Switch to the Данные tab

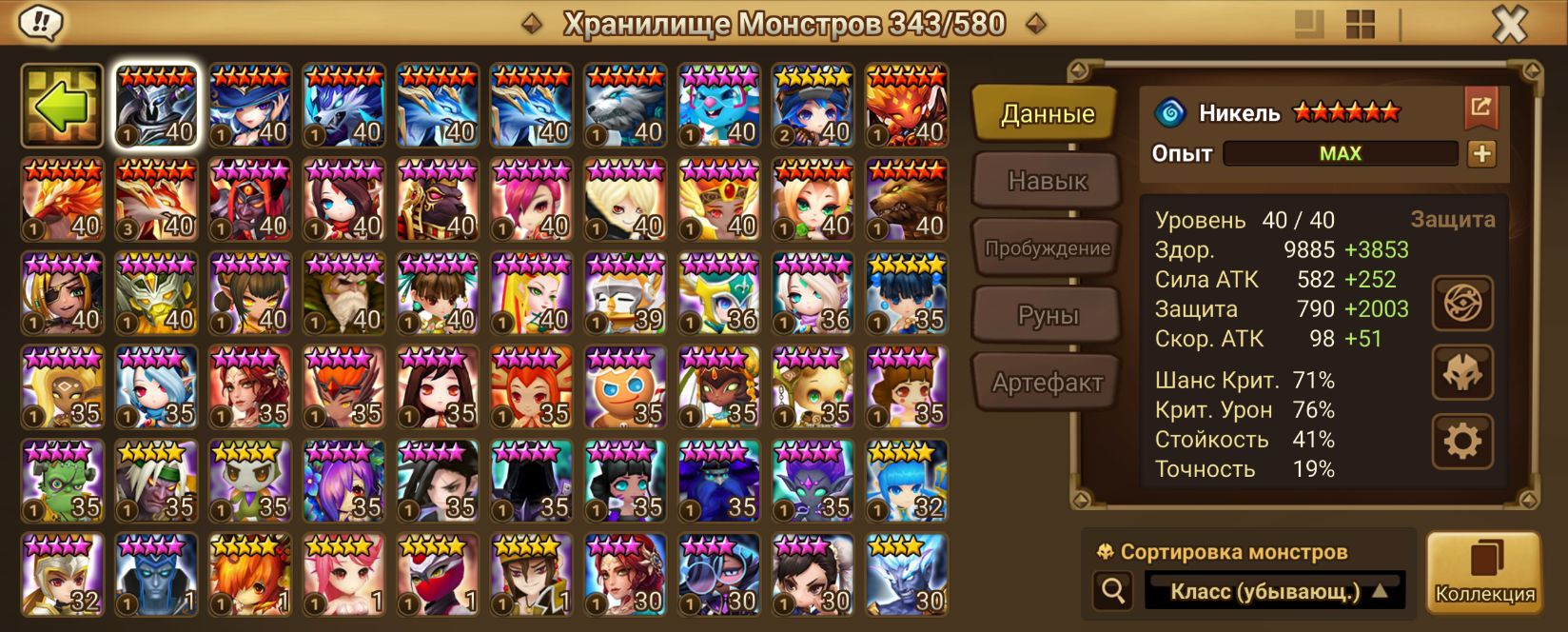pos(1047,114)
